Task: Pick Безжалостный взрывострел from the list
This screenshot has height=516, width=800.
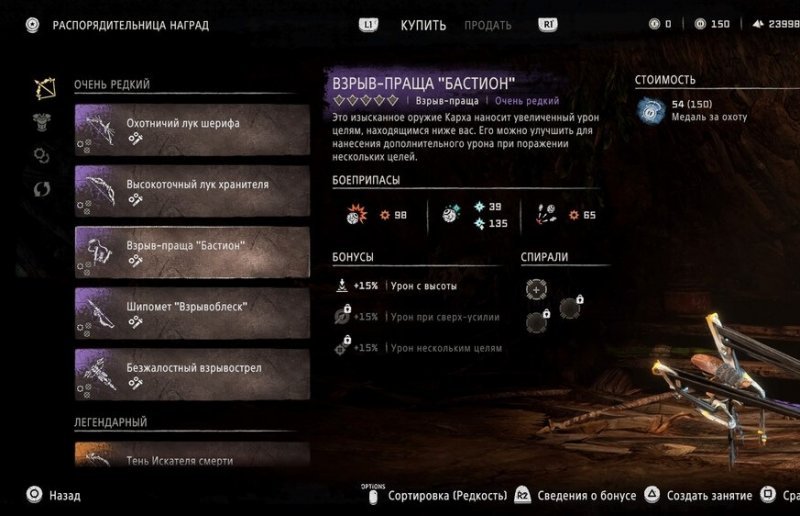Action: 192,374
